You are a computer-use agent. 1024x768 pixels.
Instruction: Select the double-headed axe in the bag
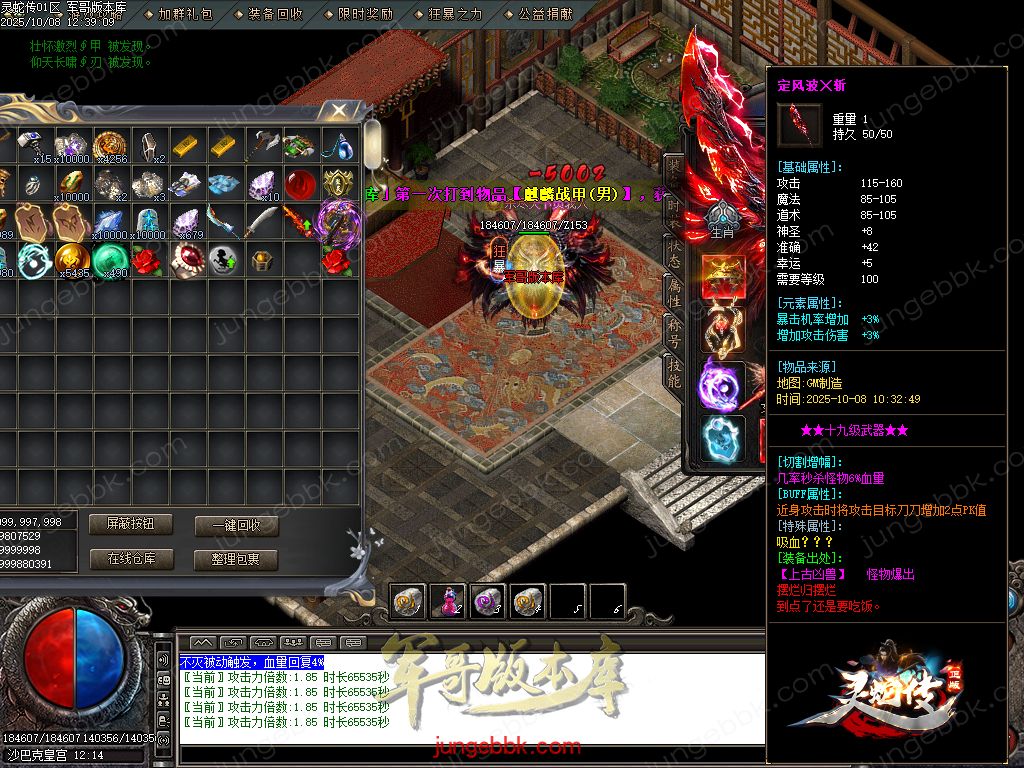click(264, 145)
